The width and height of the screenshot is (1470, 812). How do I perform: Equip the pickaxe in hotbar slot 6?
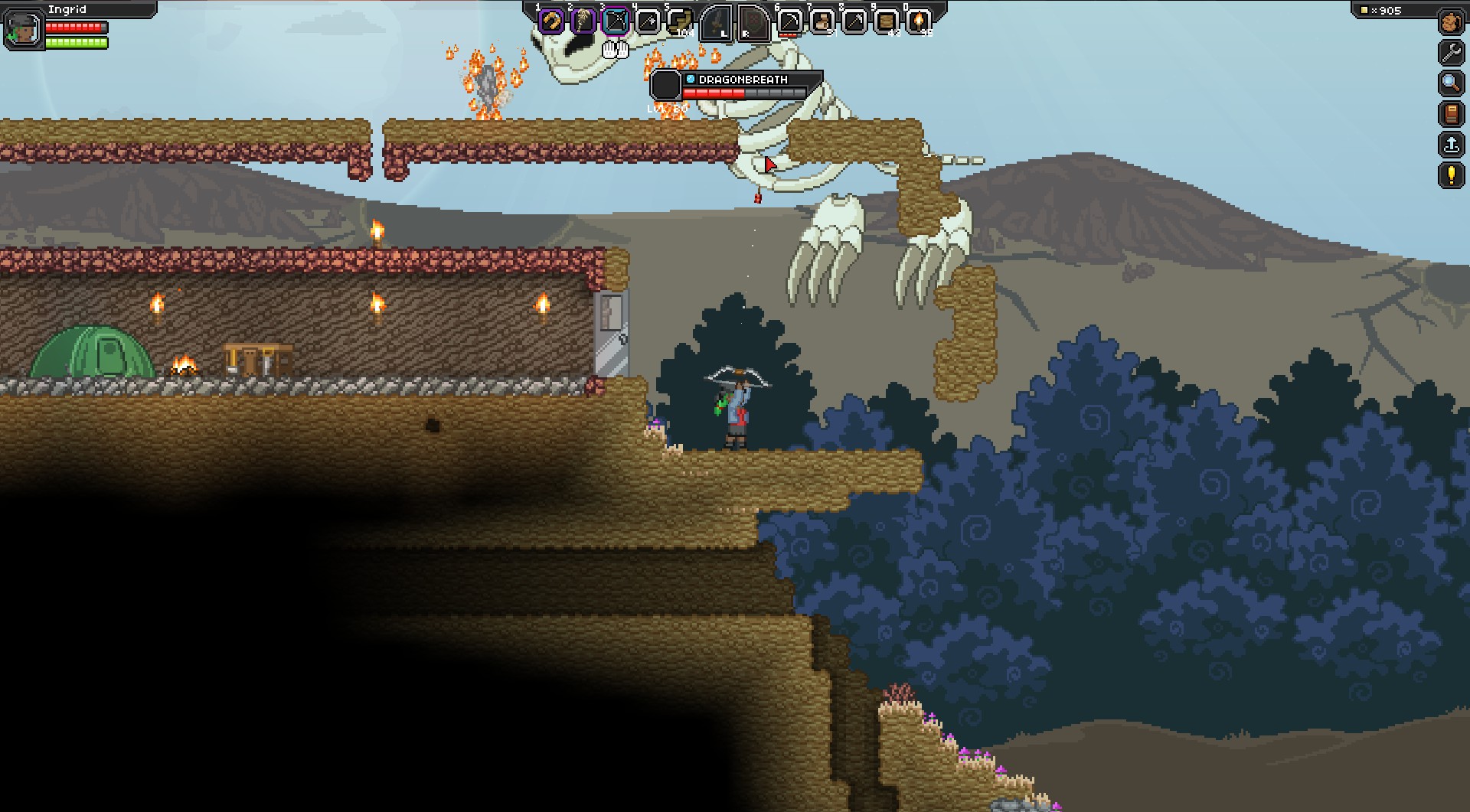[789, 22]
